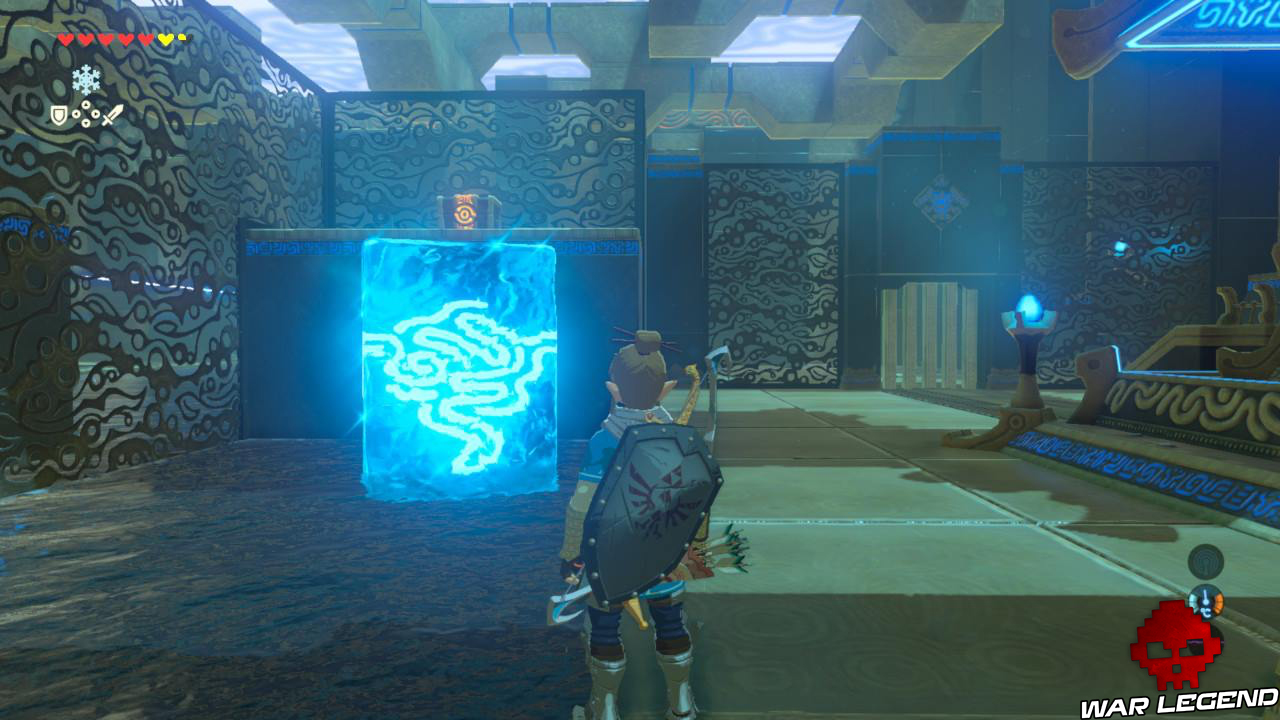Toggle the first red heart container

(x=64, y=38)
